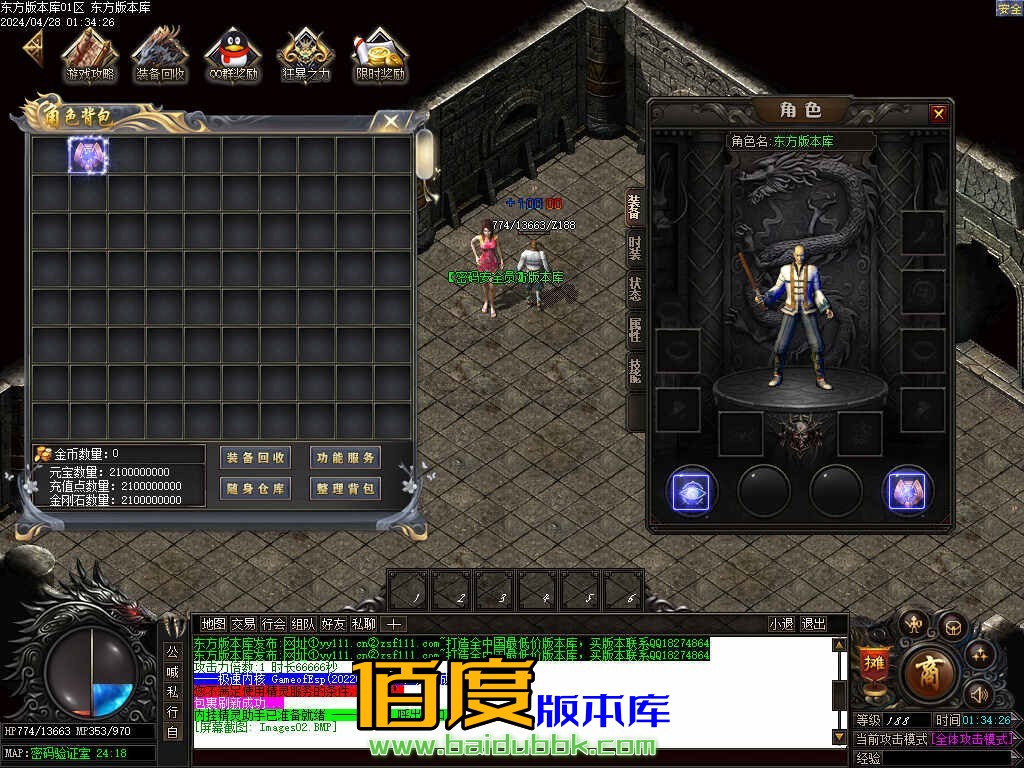Open the 装备回收 dragon icon in top bar
1024x768 pixels.
click(x=160, y=55)
